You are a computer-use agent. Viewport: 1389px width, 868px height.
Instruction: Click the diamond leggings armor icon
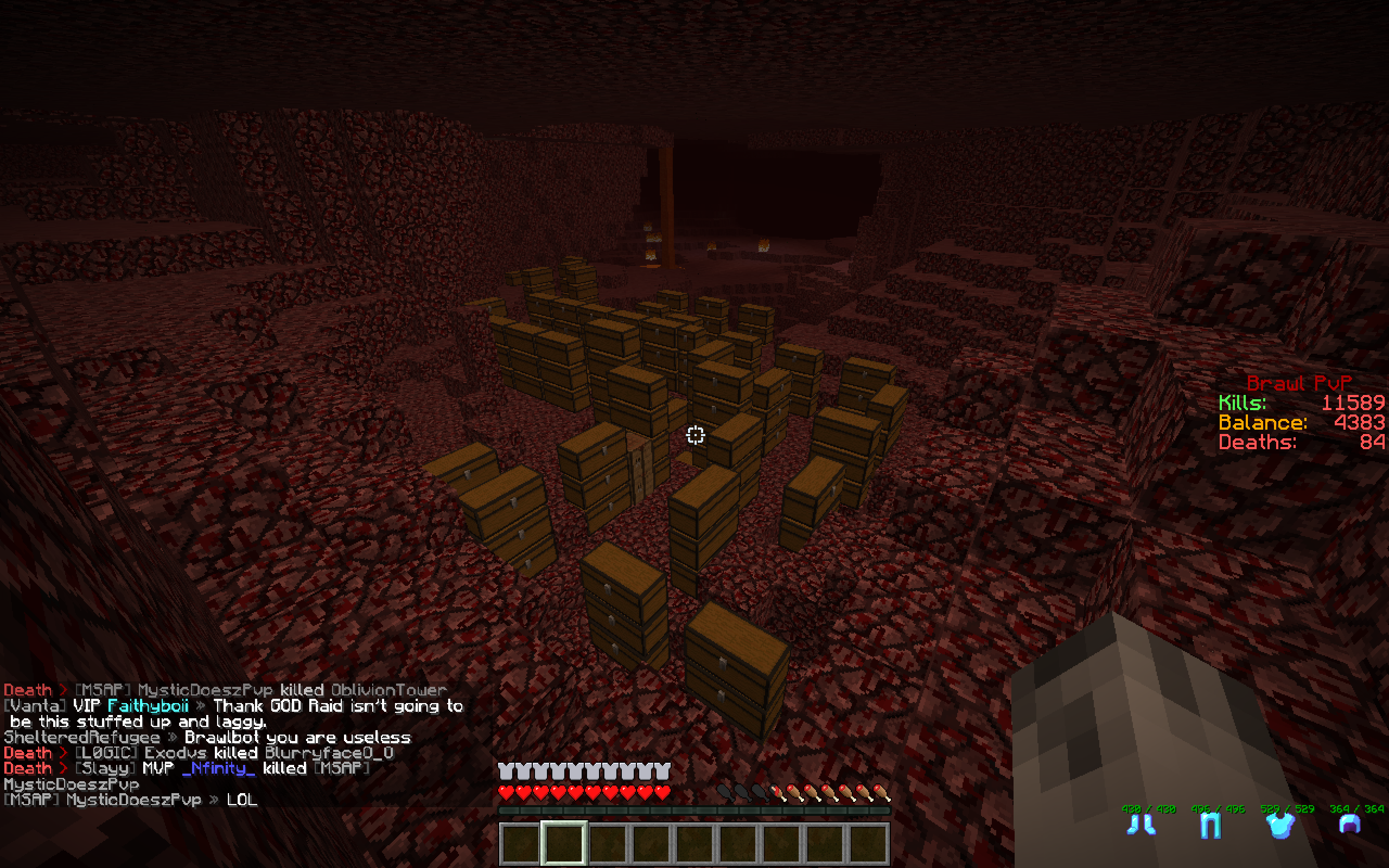(x=1210, y=826)
